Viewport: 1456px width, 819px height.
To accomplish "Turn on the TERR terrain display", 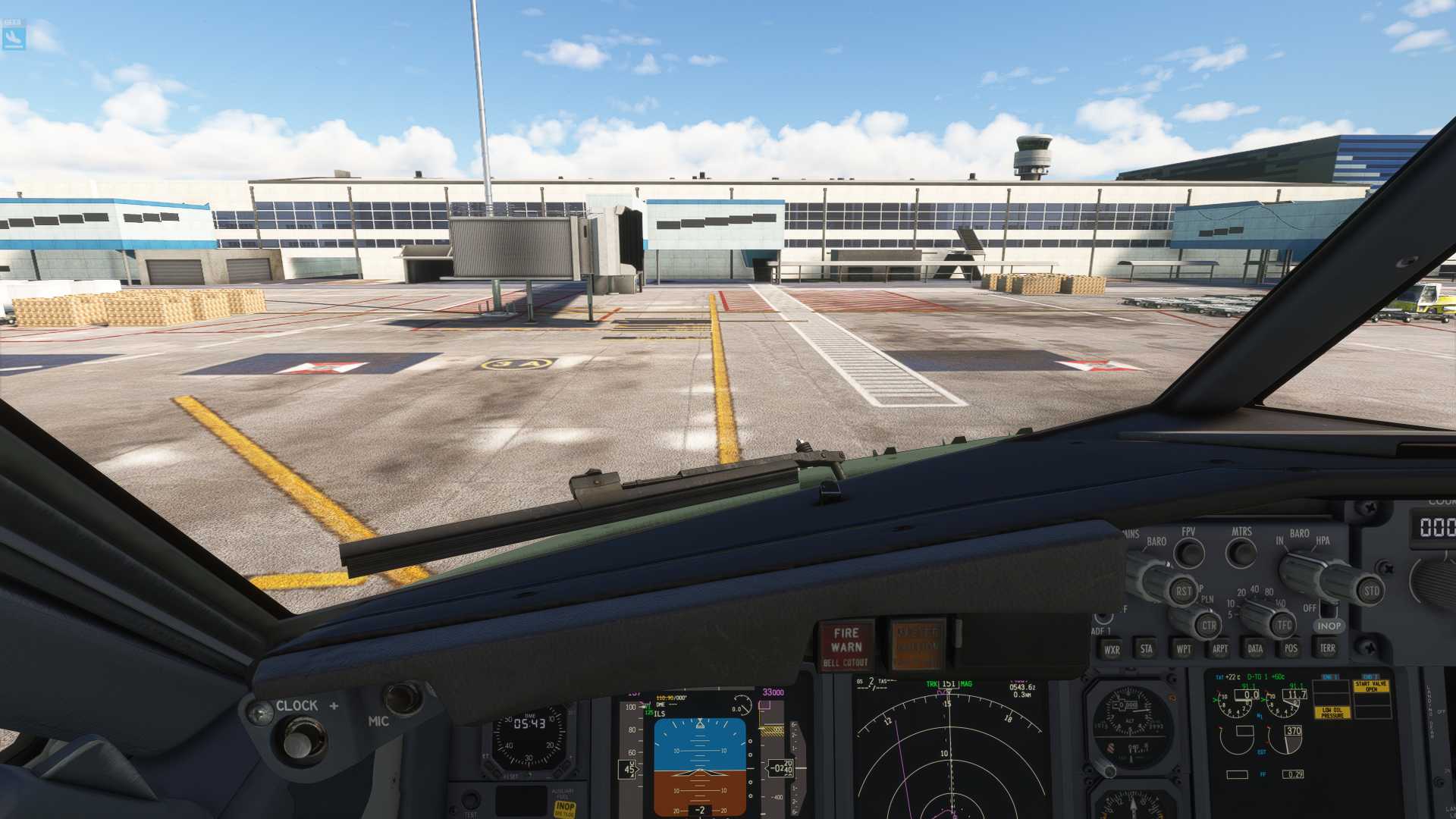I will [1327, 648].
